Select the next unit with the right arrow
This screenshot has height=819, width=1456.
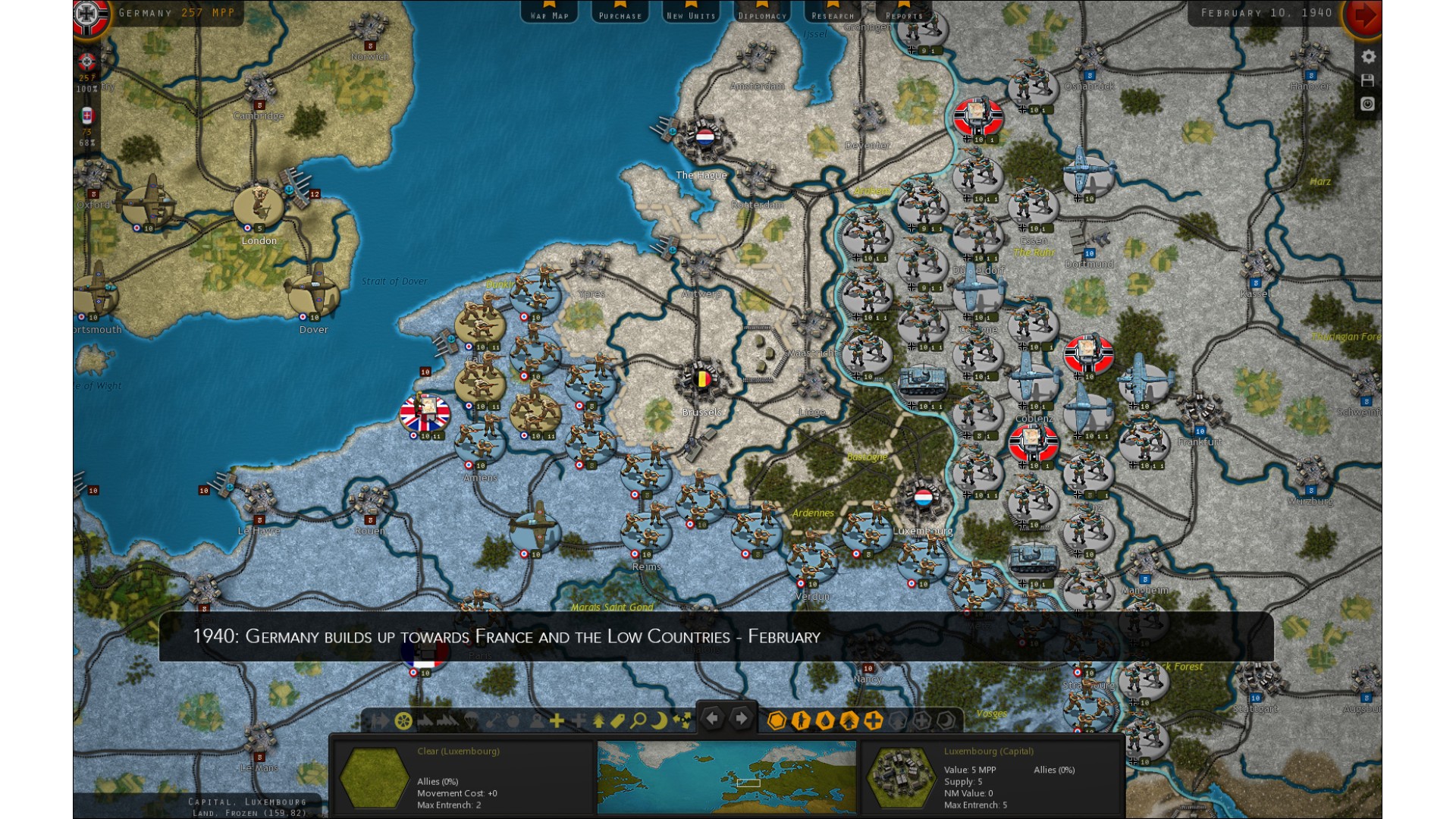click(741, 717)
